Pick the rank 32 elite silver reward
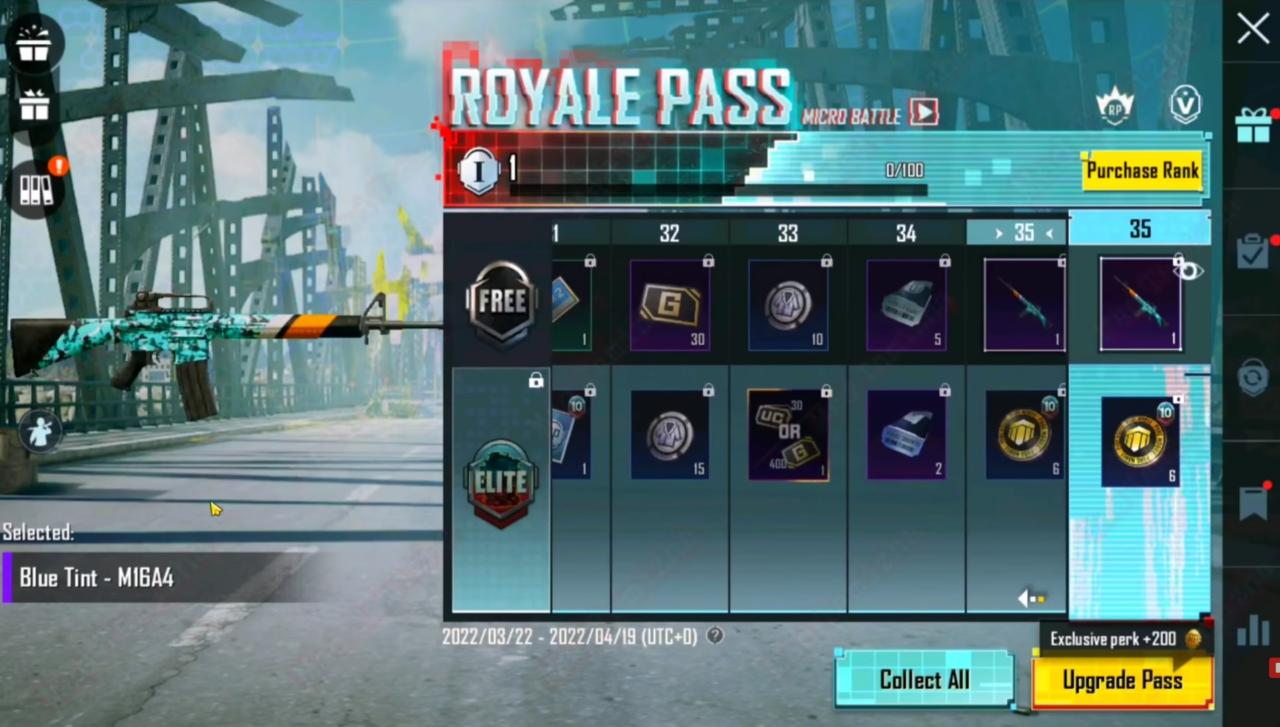This screenshot has height=727, width=1280. coord(670,435)
